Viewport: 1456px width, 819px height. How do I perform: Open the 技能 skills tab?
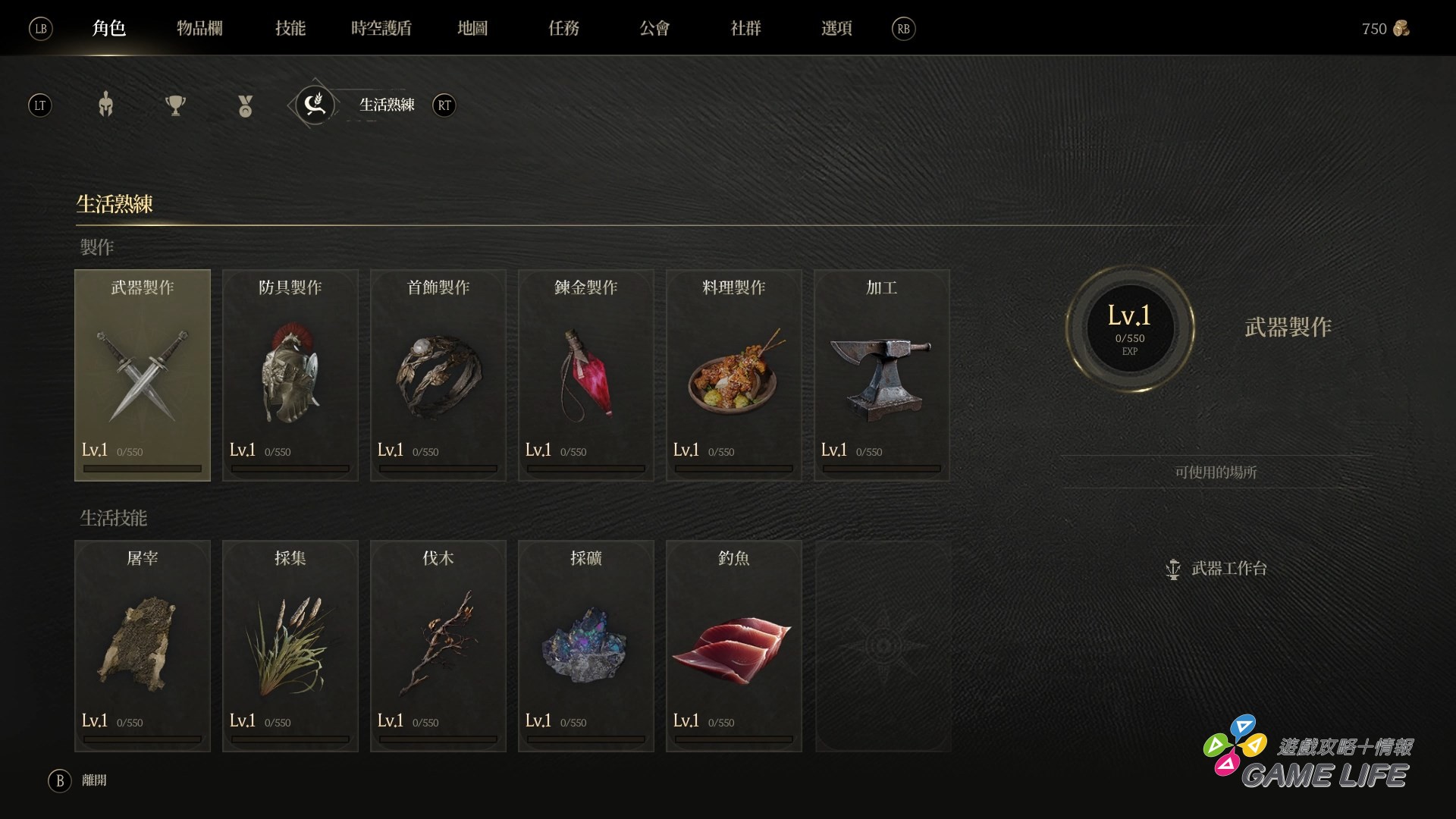(x=290, y=29)
